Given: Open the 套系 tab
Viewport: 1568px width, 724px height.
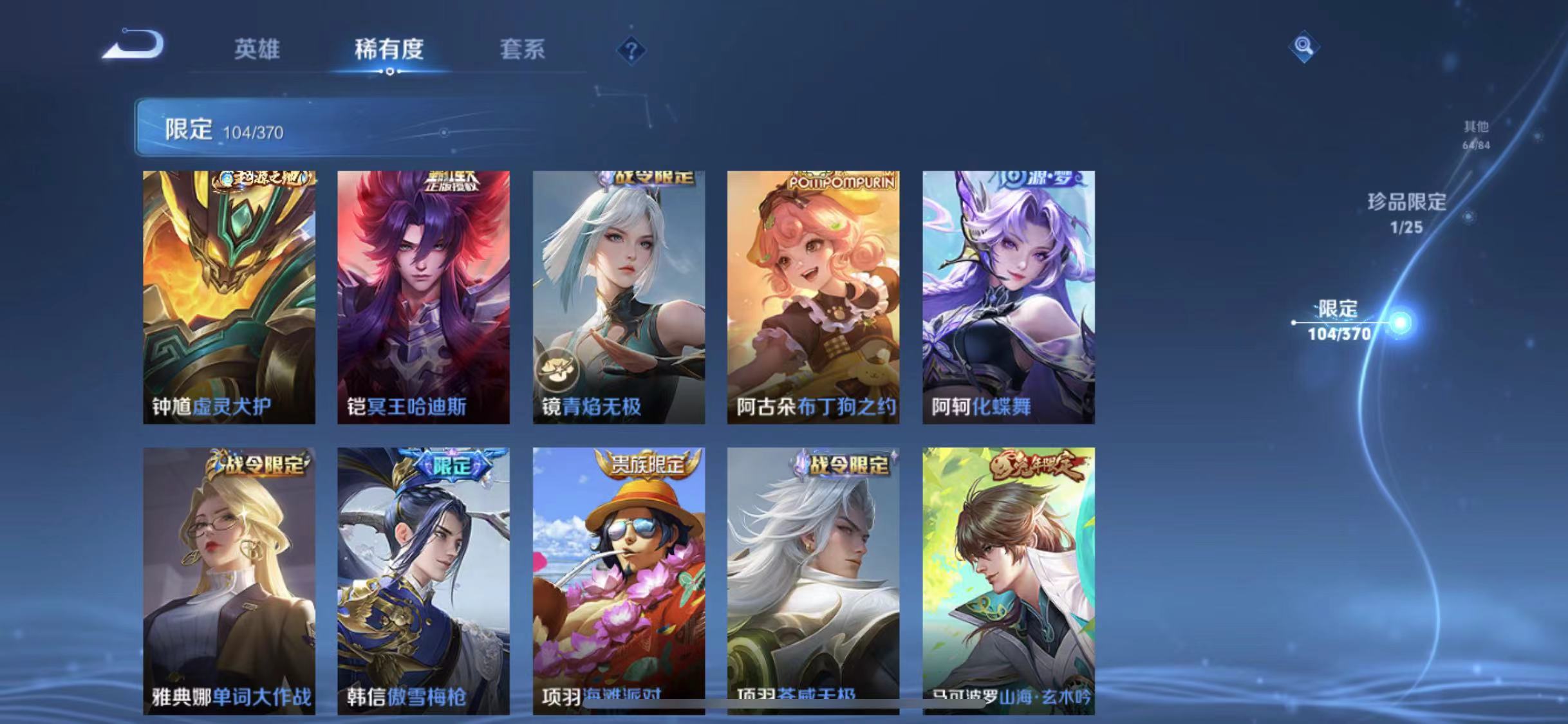Looking at the screenshot, I should pos(523,50).
